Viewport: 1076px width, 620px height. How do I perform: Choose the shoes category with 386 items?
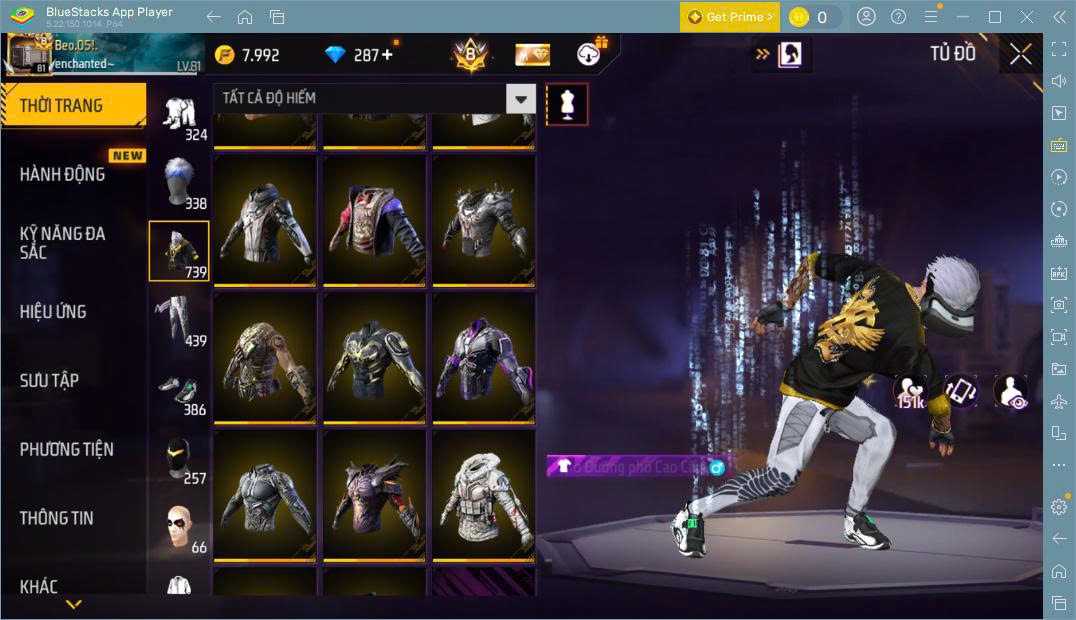tap(179, 392)
